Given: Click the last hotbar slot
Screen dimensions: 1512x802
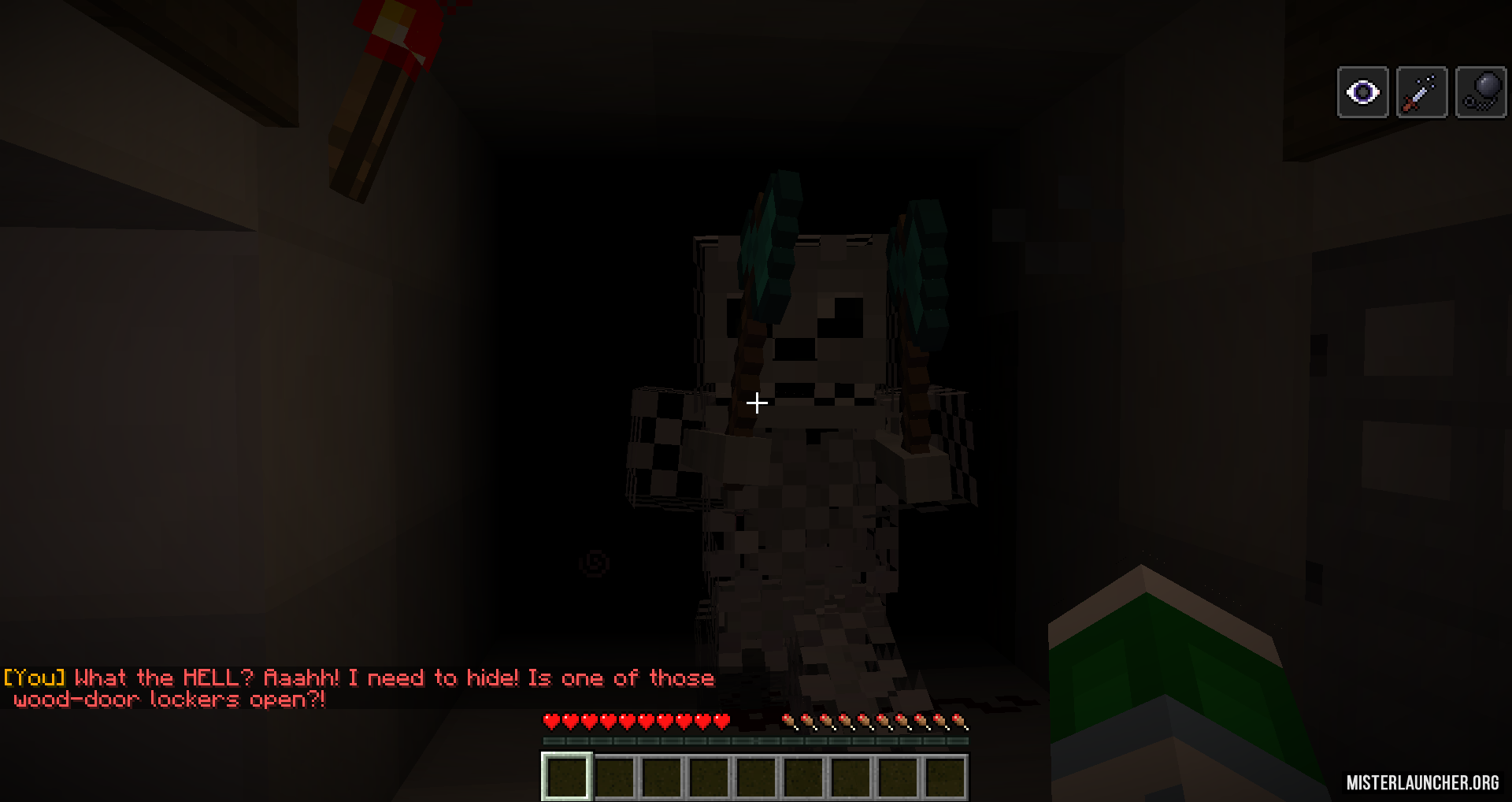Looking at the screenshot, I should [x=949, y=777].
